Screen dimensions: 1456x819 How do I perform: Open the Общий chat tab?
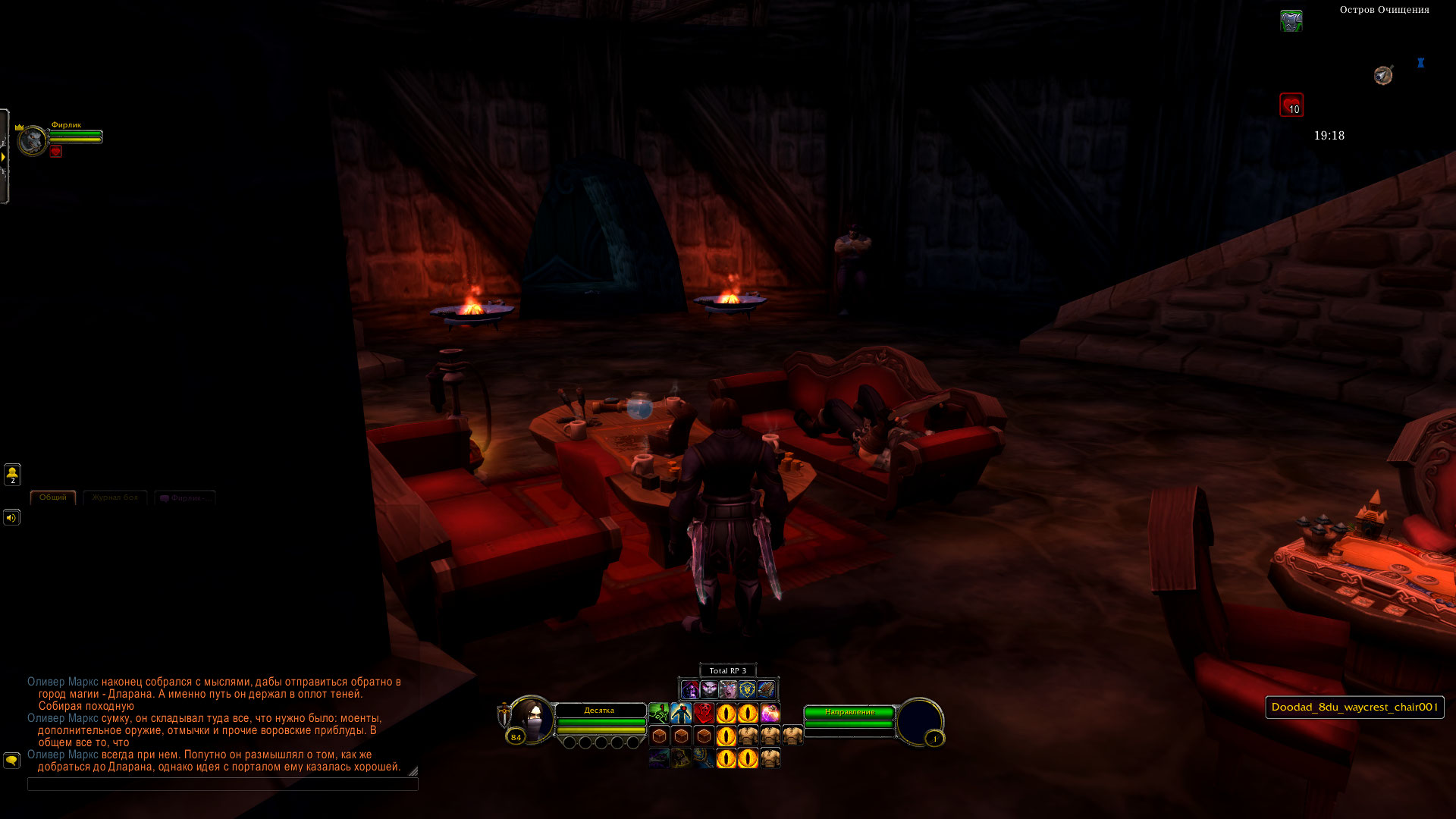click(53, 497)
